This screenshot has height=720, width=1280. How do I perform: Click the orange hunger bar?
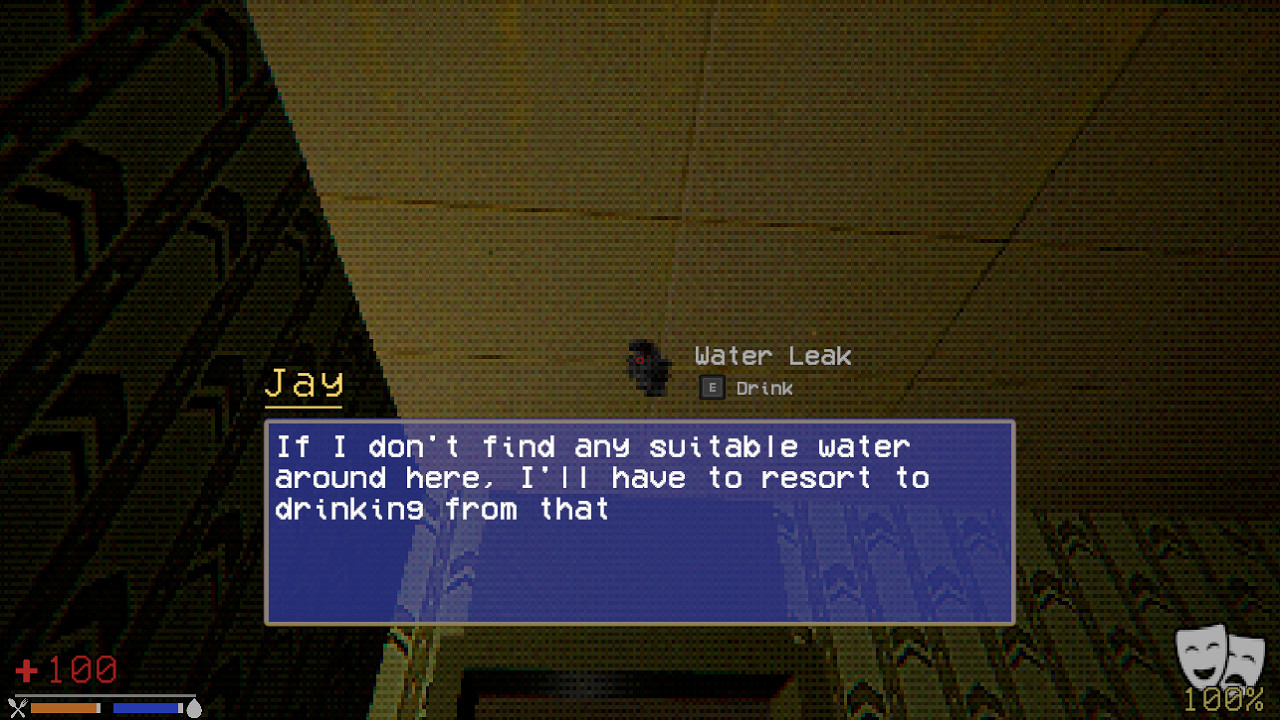64,708
